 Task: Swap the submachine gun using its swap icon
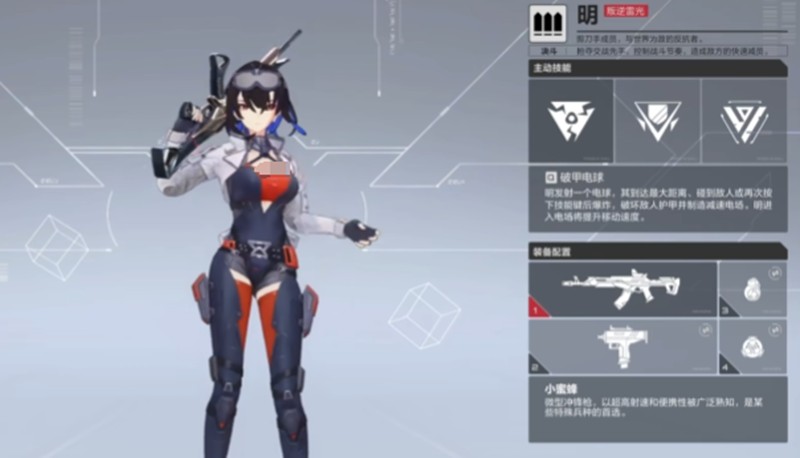tap(706, 329)
